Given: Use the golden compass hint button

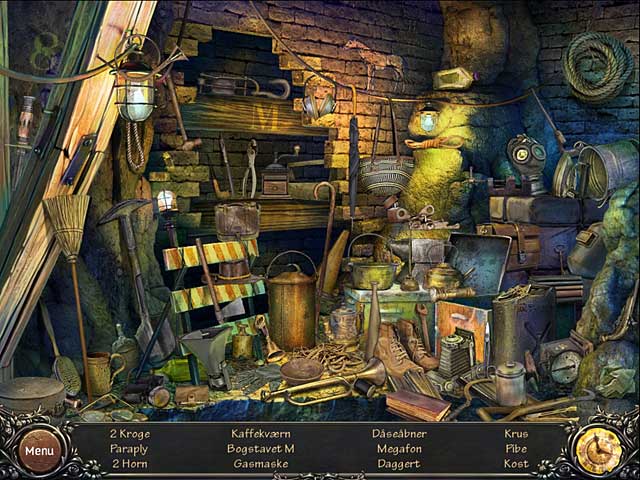Looking at the screenshot, I should click(600, 449).
